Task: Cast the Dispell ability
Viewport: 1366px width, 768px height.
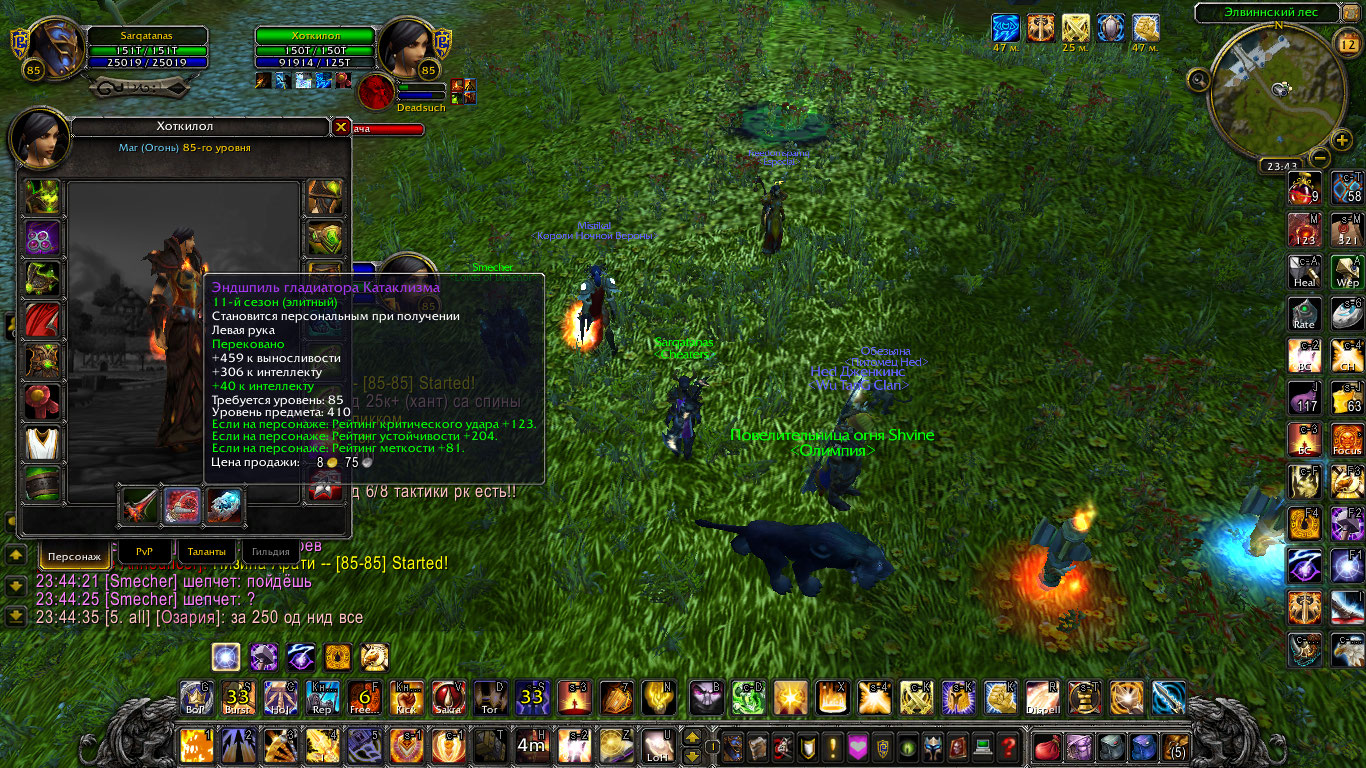Action: (x=1042, y=697)
